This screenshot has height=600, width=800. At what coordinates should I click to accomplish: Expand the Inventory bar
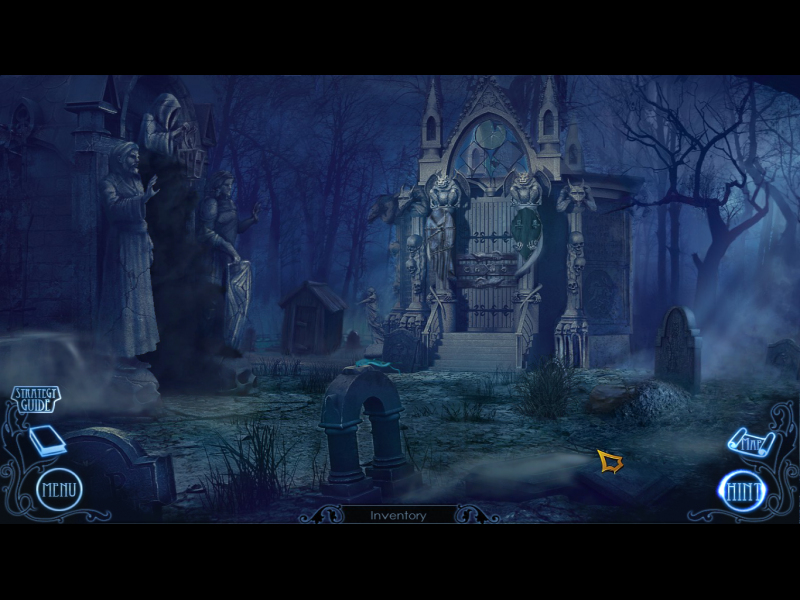[x=398, y=515]
